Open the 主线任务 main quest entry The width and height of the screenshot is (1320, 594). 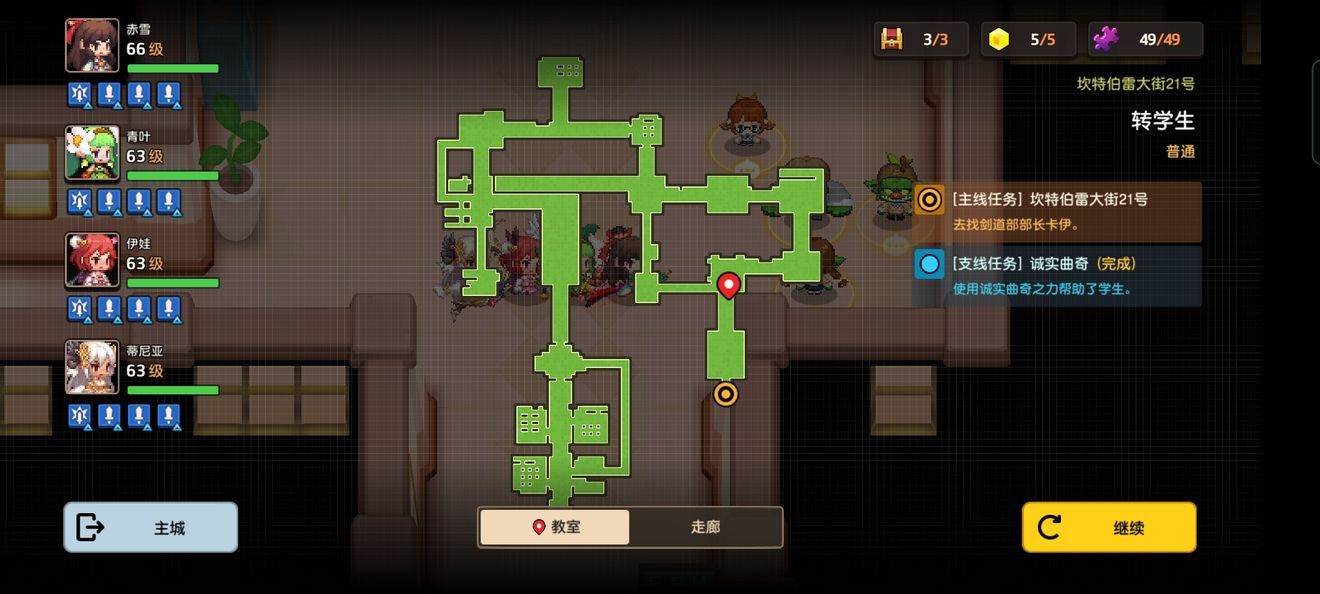pyautogui.click(x=1057, y=211)
